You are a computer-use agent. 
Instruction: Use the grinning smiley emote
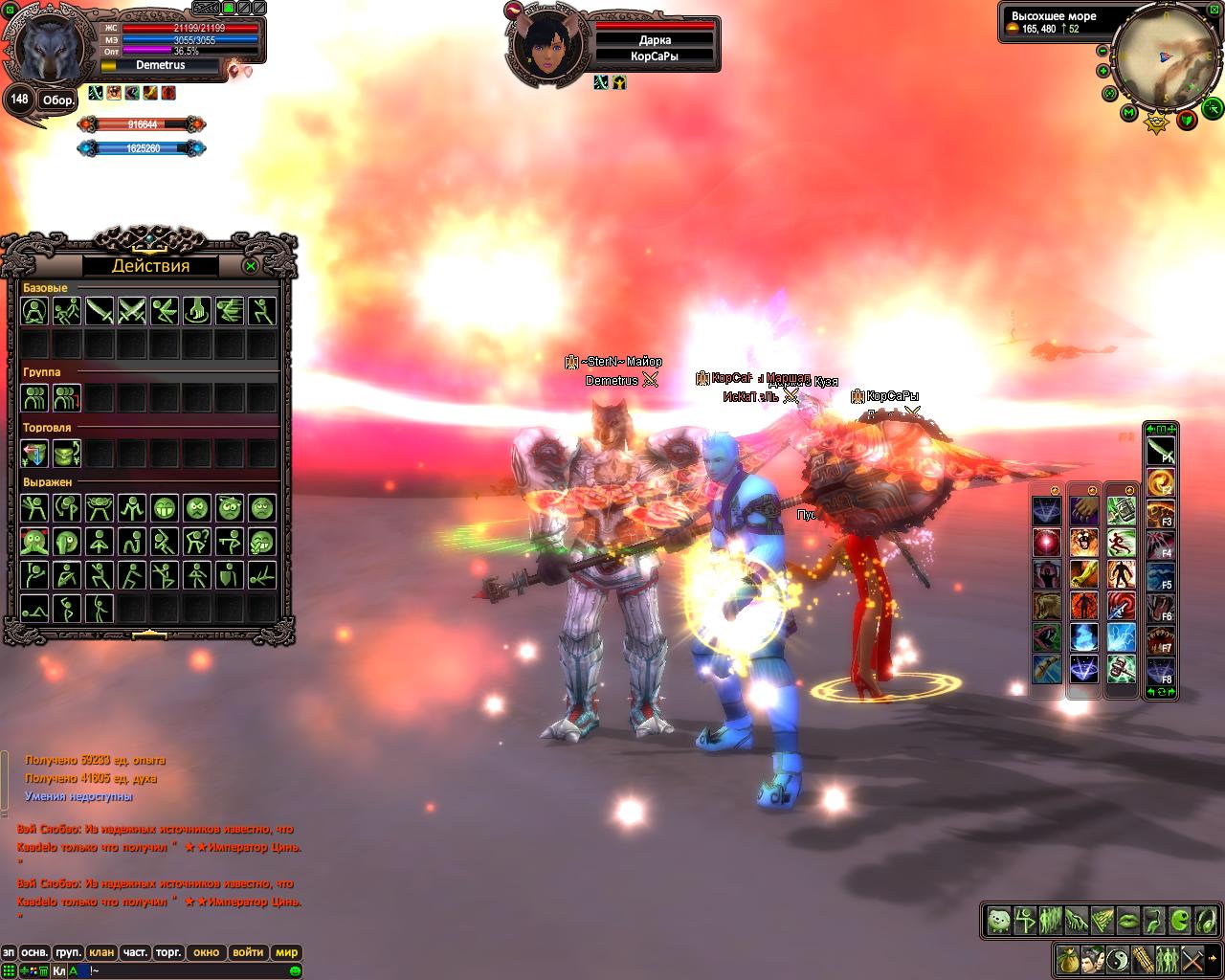pyautogui.click(x=165, y=508)
